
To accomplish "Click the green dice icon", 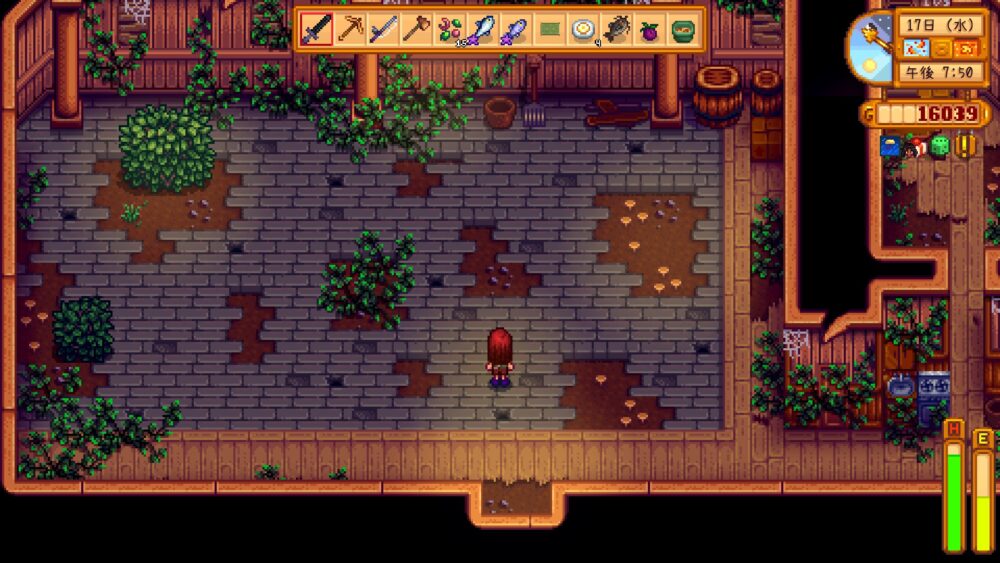I will click(940, 147).
